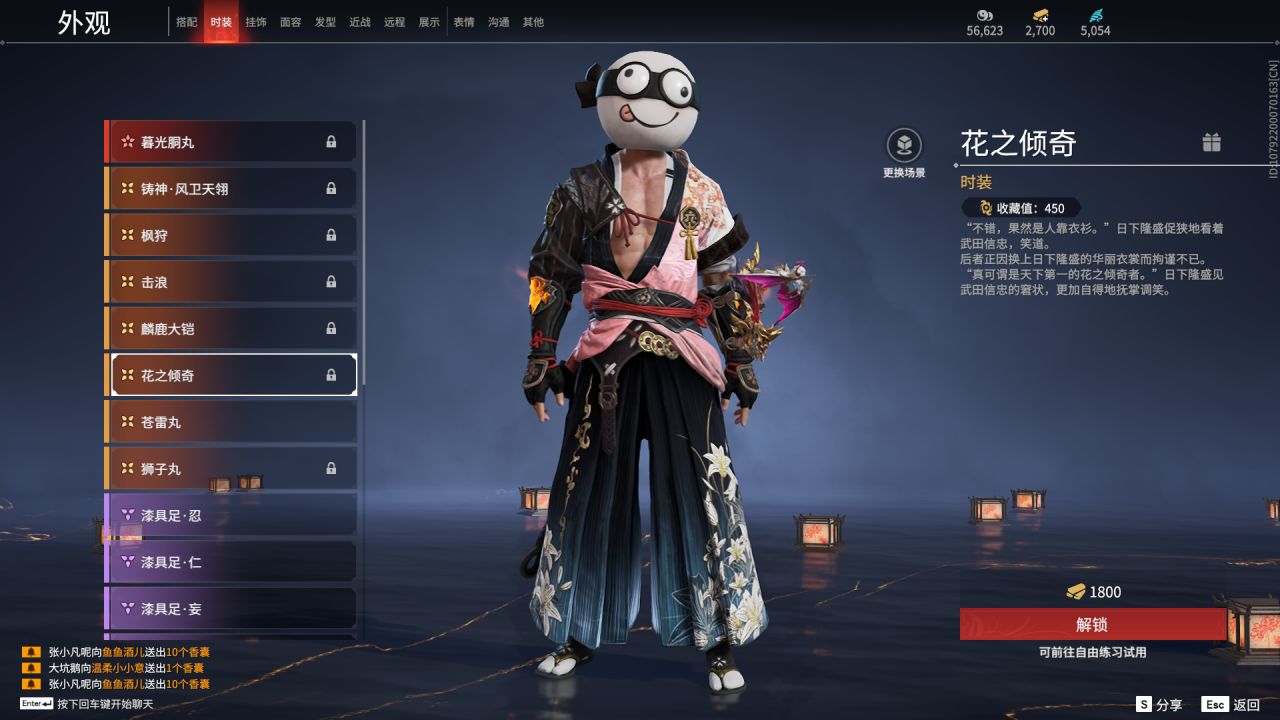Select the 击浪 outfit

click(x=231, y=282)
